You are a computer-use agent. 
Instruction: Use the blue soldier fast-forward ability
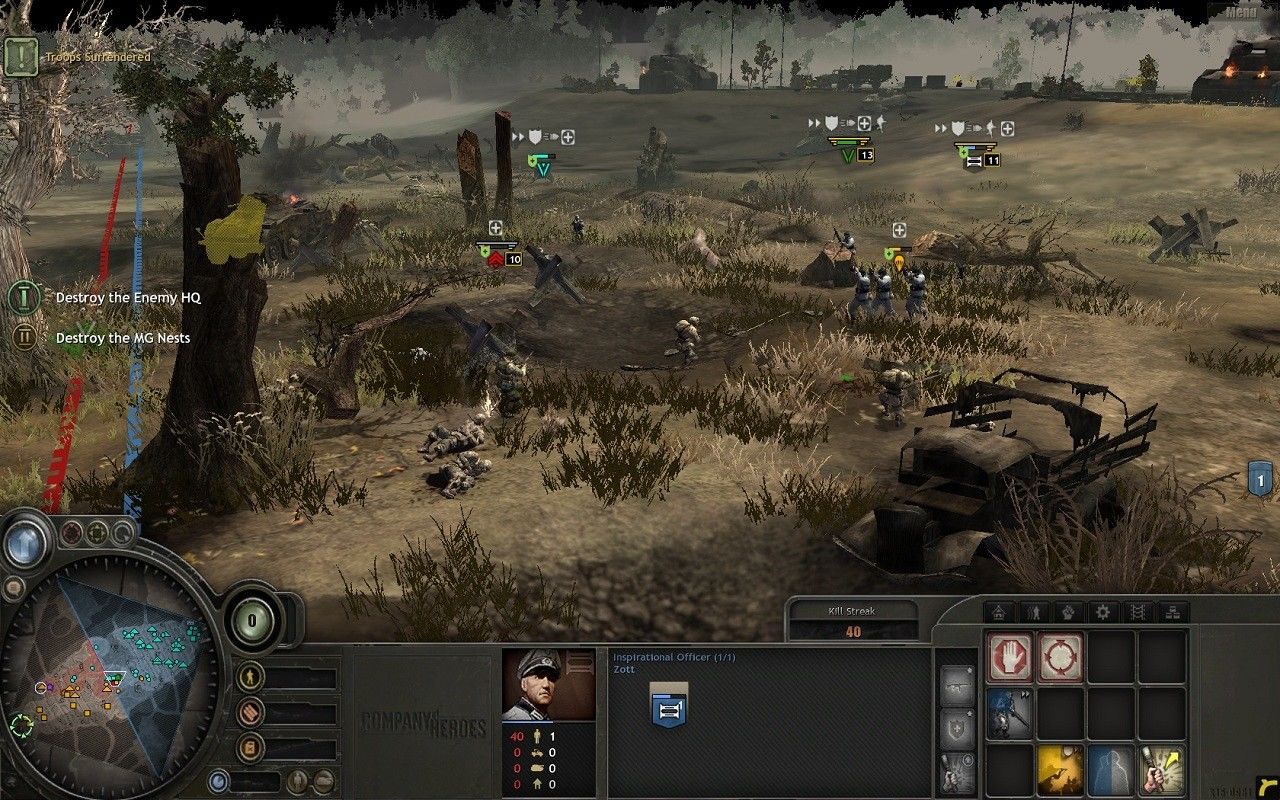coord(1010,713)
